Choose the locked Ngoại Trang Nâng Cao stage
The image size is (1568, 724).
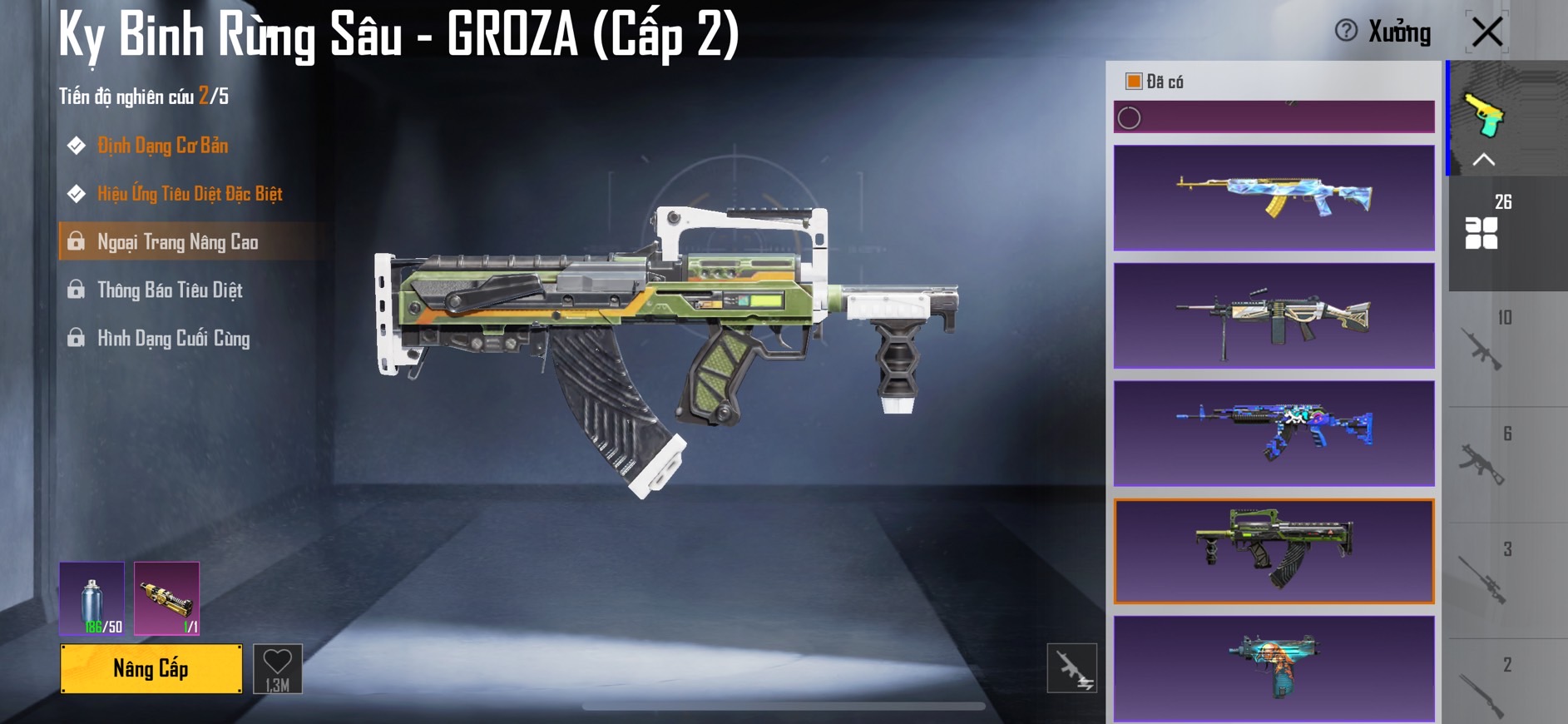pyautogui.click(x=177, y=242)
